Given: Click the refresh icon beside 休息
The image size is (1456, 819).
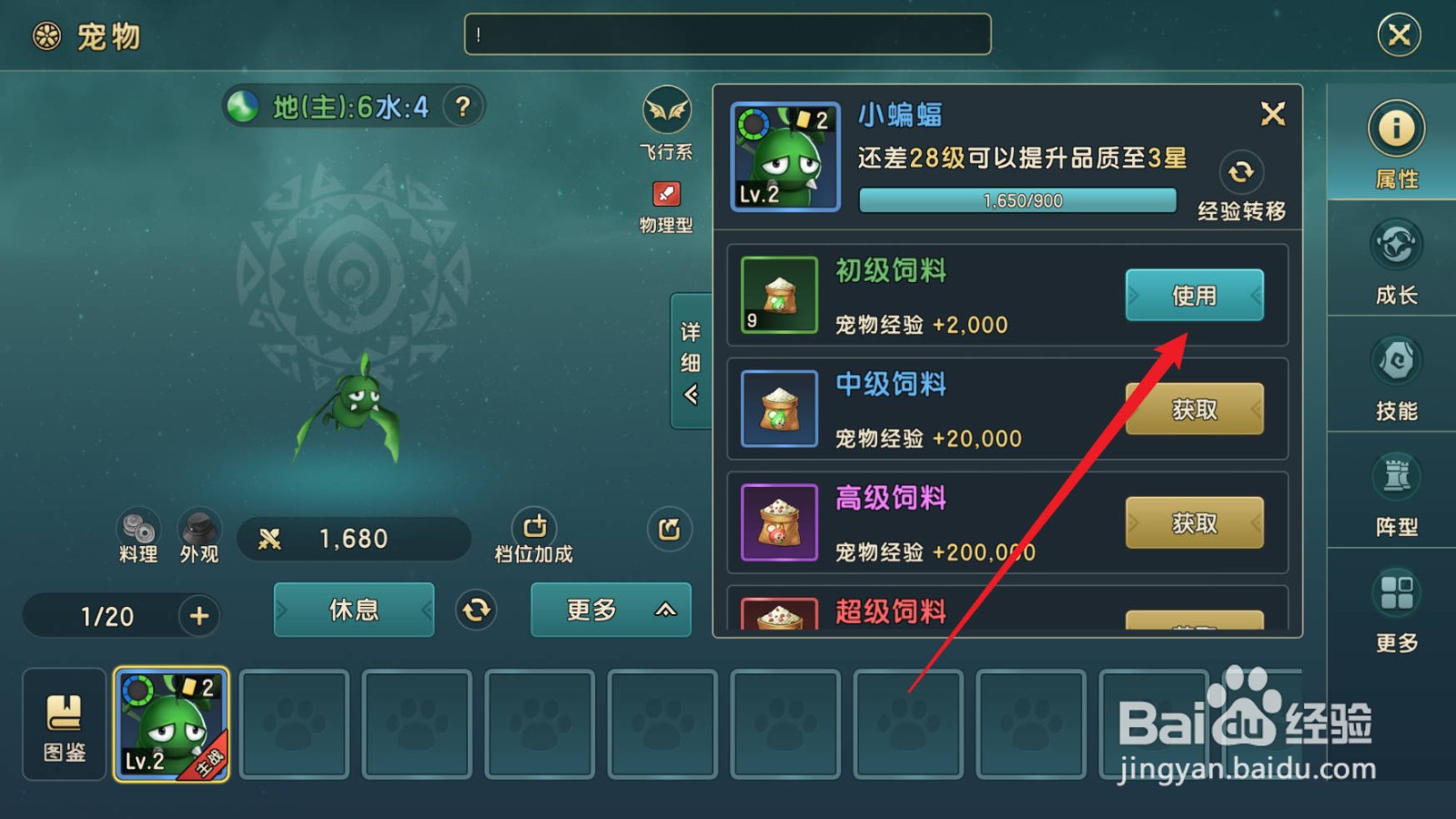Looking at the screenshot, I should (x=477, y=611).
